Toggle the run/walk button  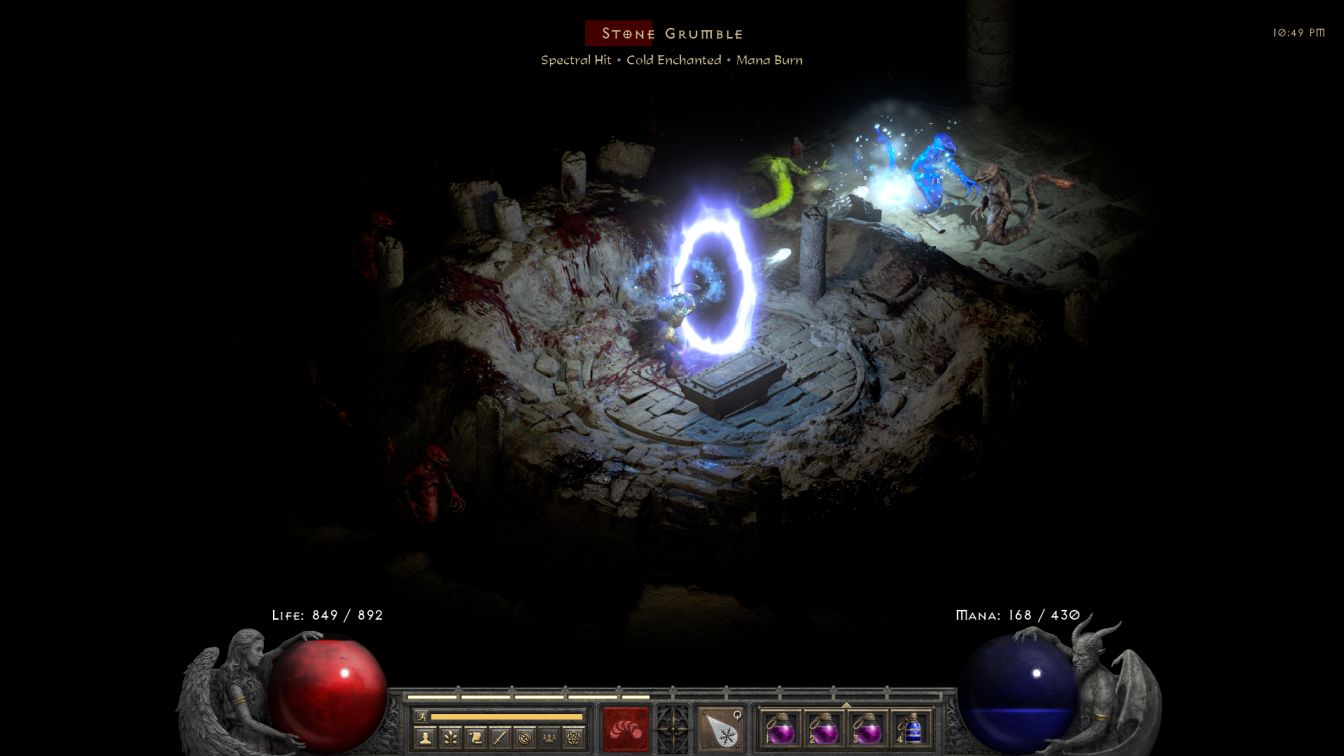click(x=422, y=716)
